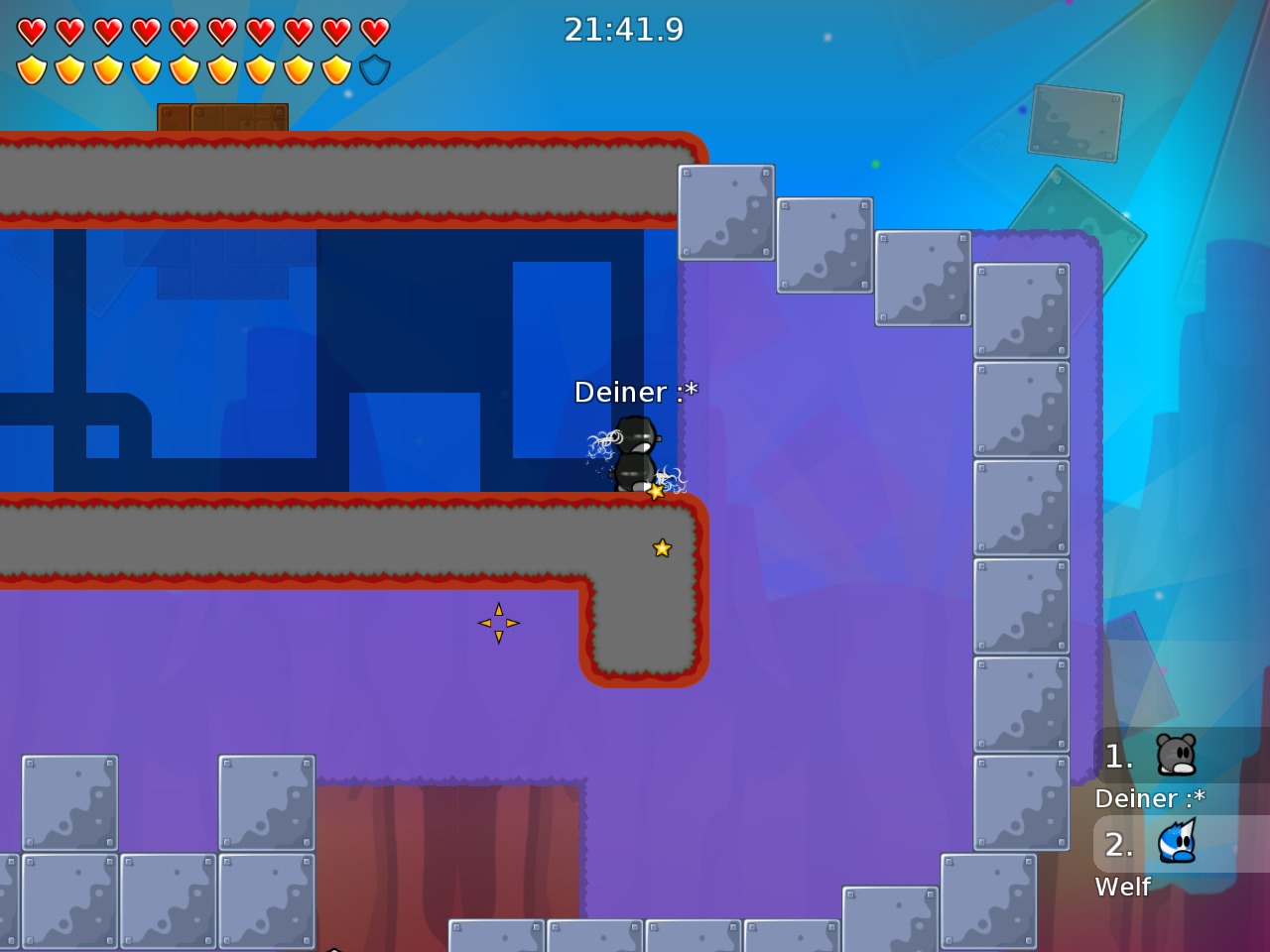This screenshot has width=1270, height=952.
Task: Click the spinning arrow marker below the platform
Action: tap(499, 623)
